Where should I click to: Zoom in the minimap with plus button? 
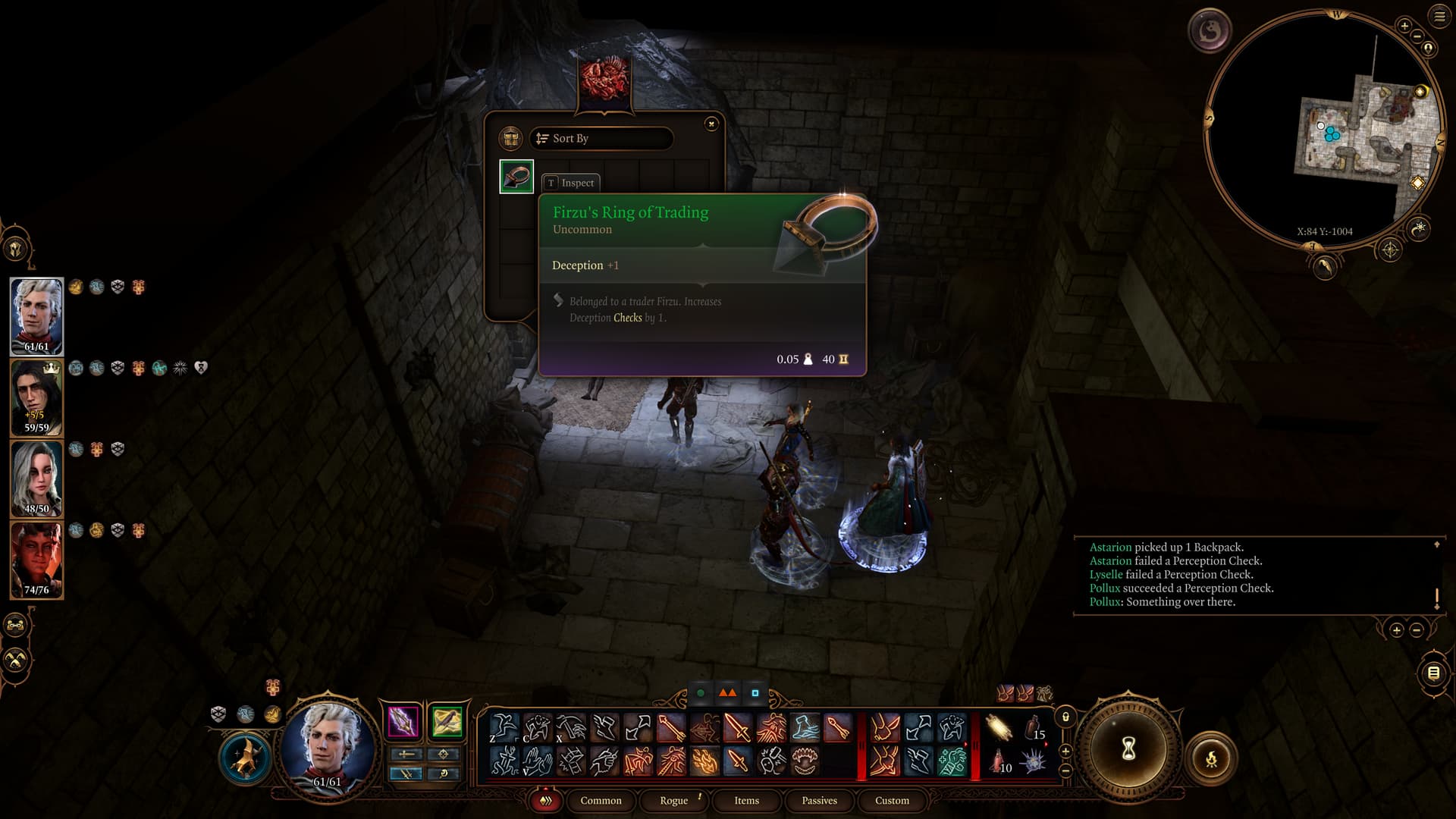[x=1404, y=27]
